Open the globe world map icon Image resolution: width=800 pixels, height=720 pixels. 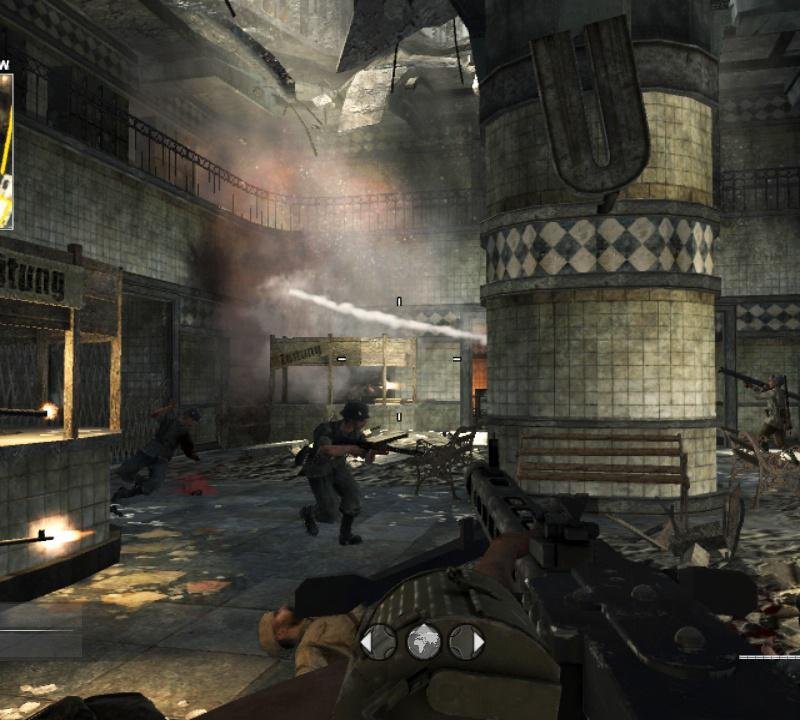(423, 641)
